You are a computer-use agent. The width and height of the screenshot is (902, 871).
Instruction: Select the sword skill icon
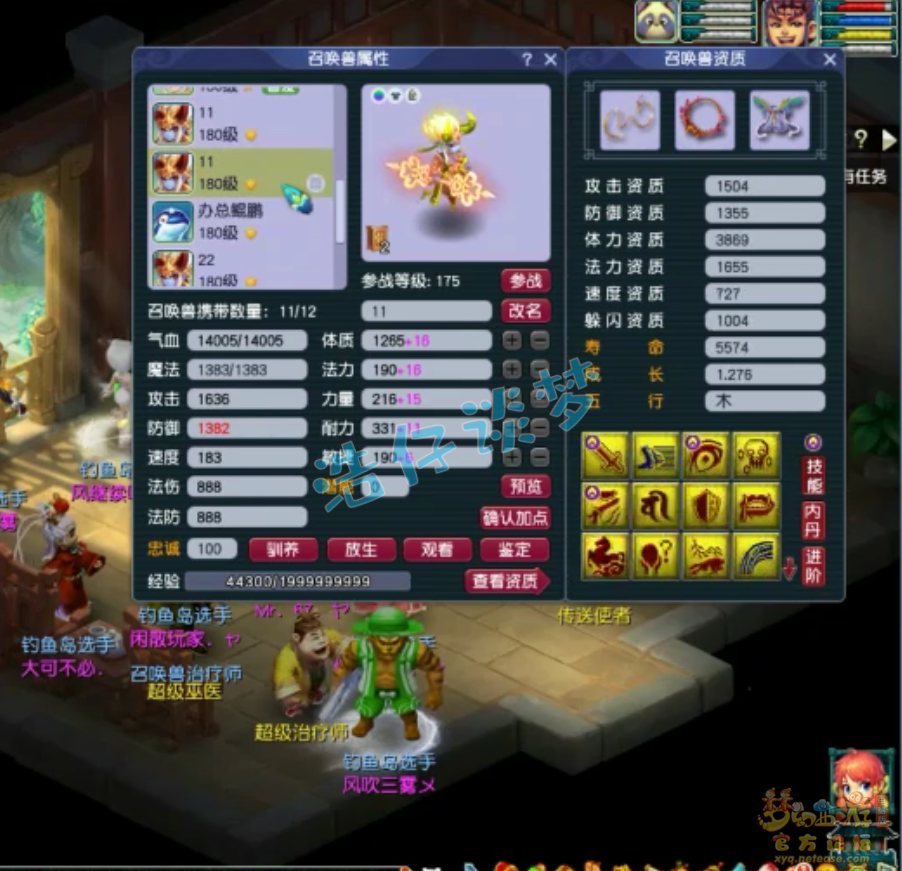(x=606, y=456)
